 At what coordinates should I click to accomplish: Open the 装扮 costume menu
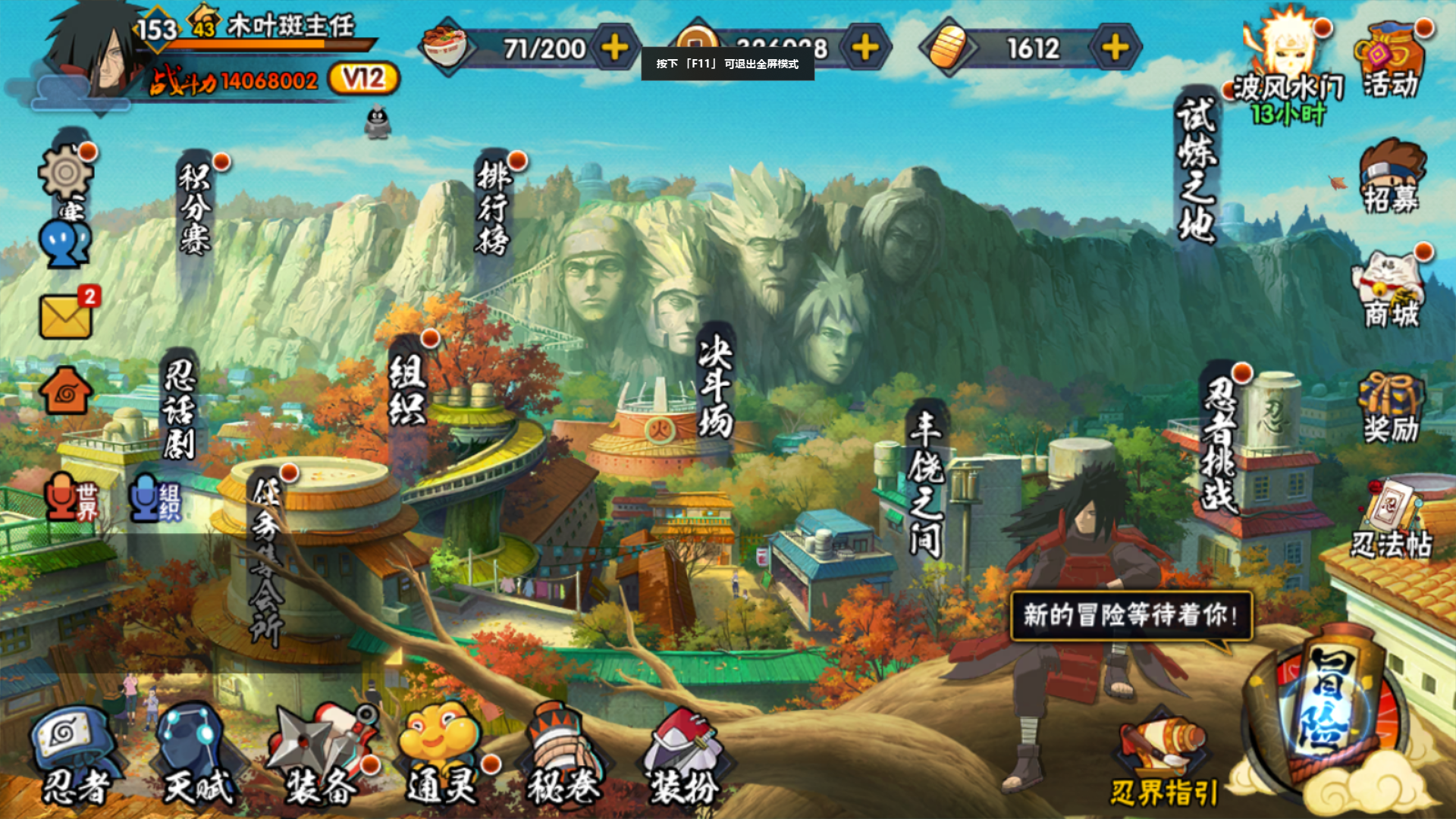tap(684, 755)
